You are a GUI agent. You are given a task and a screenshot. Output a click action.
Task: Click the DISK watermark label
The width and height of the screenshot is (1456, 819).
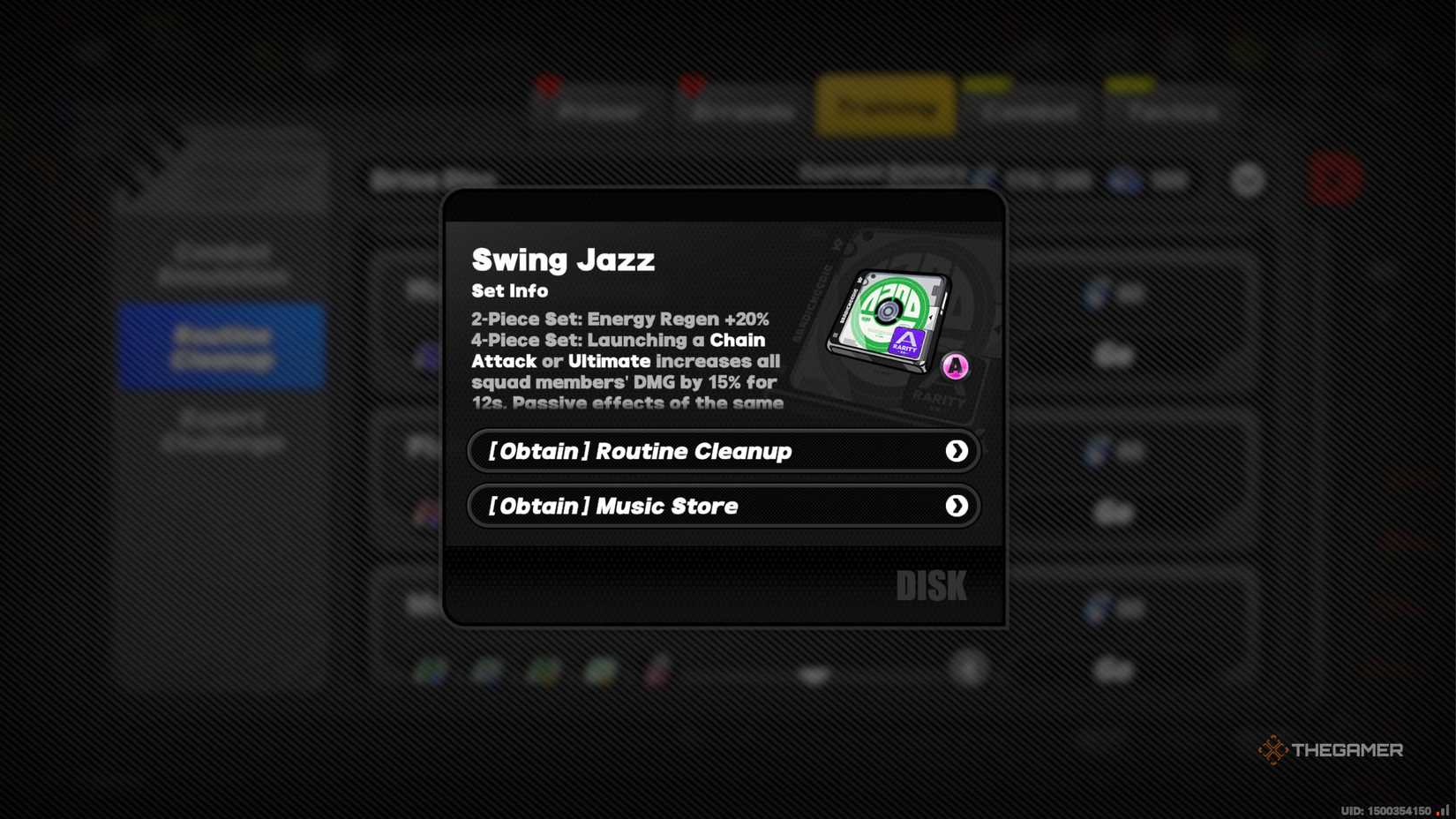[933, 583]
